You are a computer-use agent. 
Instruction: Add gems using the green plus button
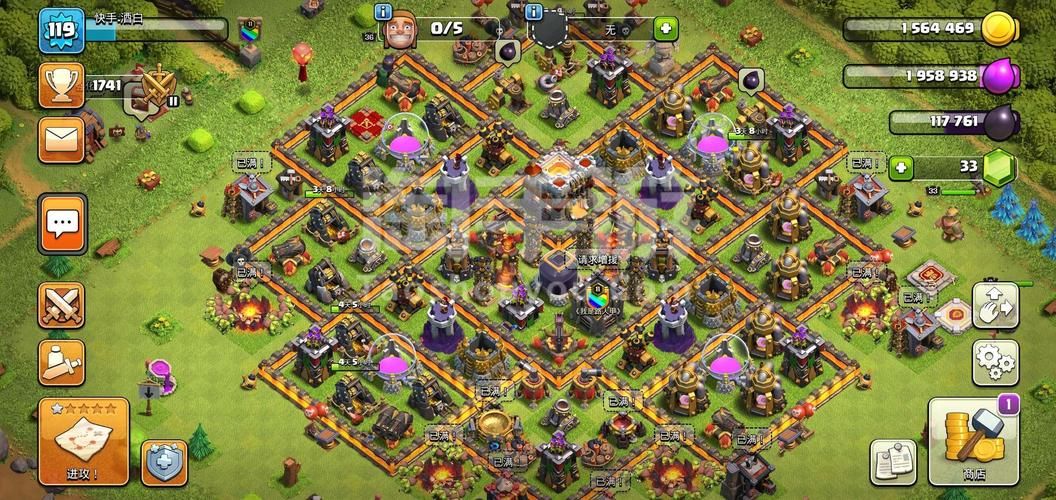click(902, 167)
